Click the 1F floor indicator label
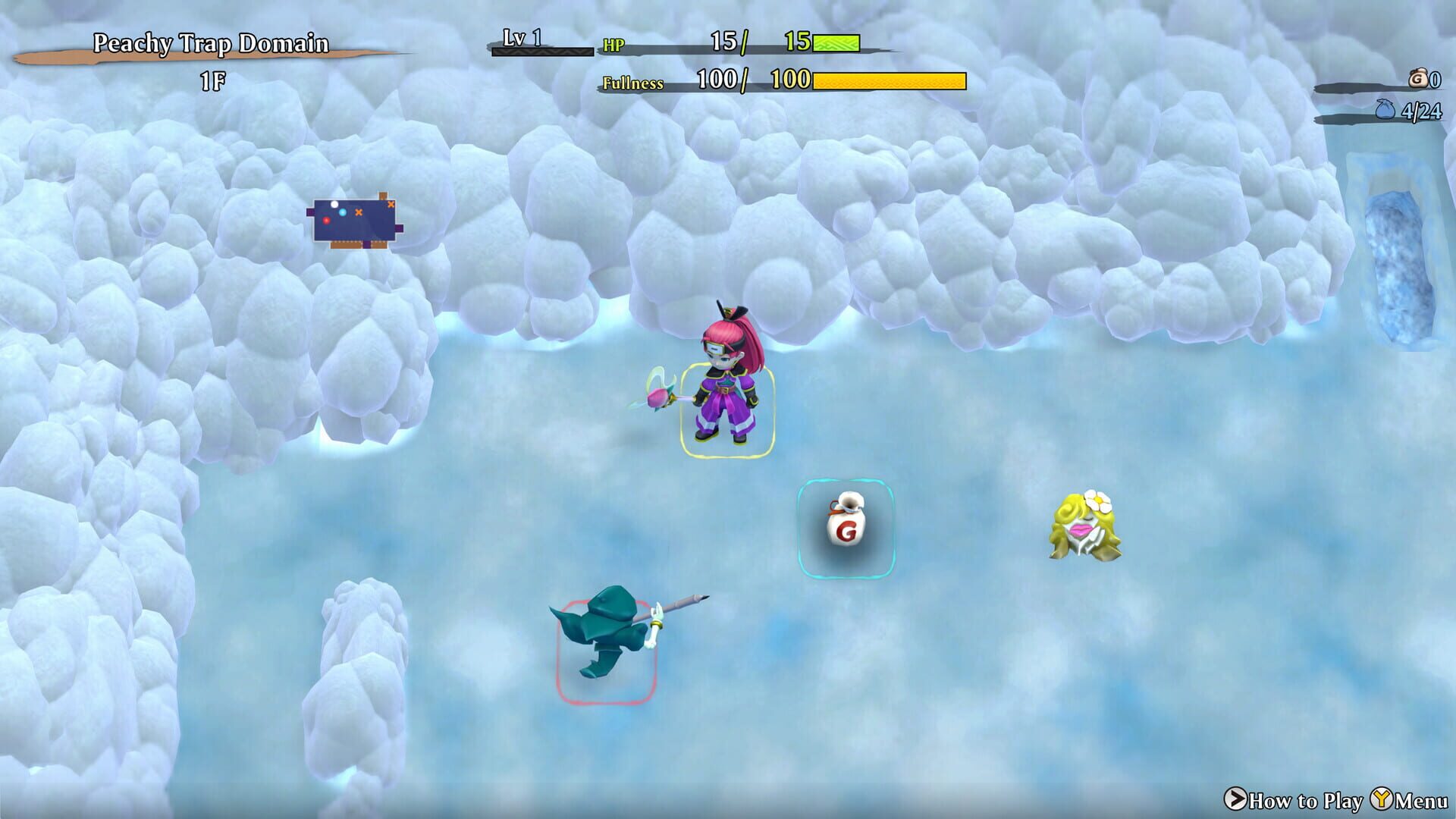The image size is (1456, 819). coord(210,76)
